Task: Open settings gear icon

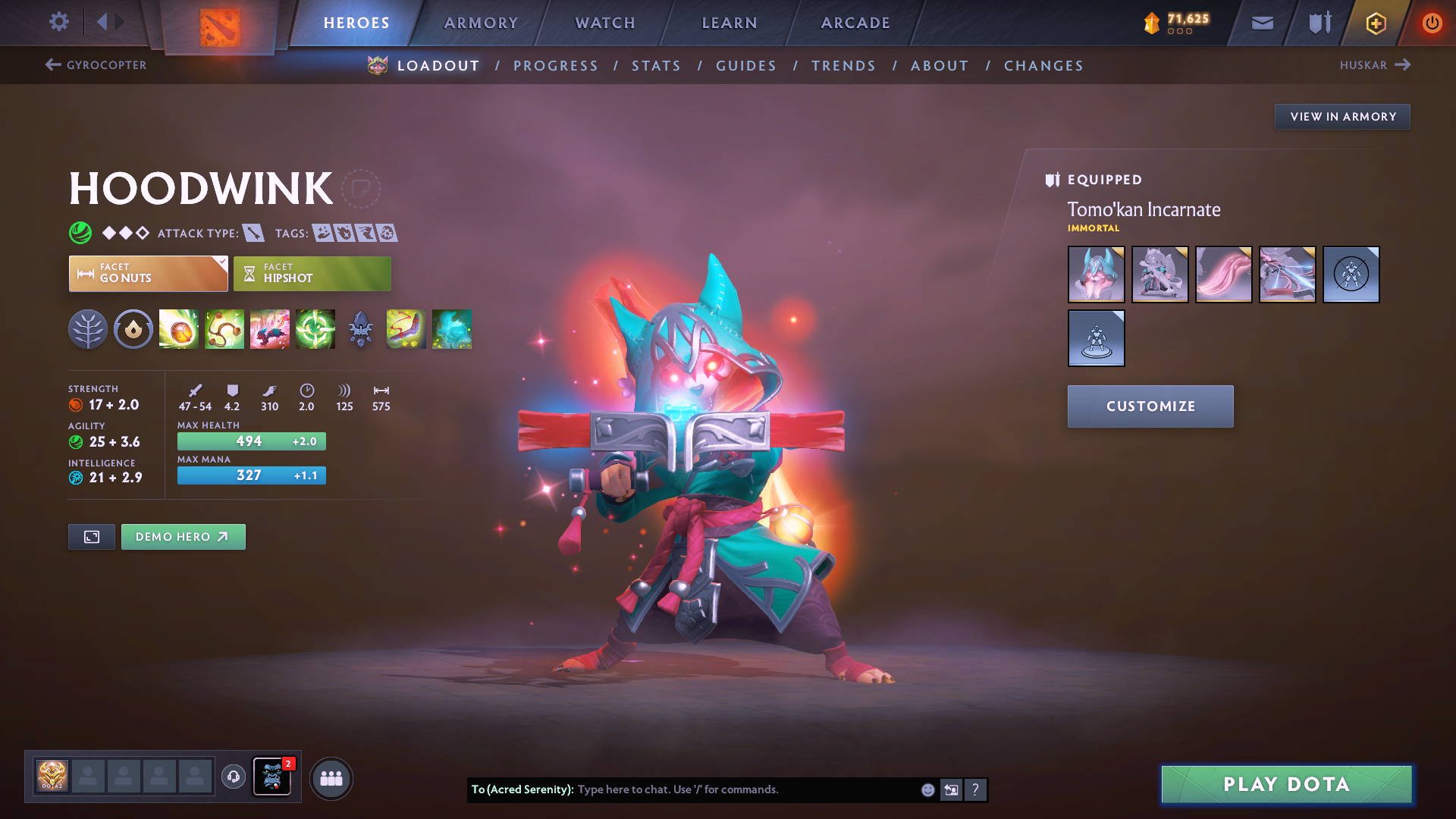Action: [x=58, y=22]
